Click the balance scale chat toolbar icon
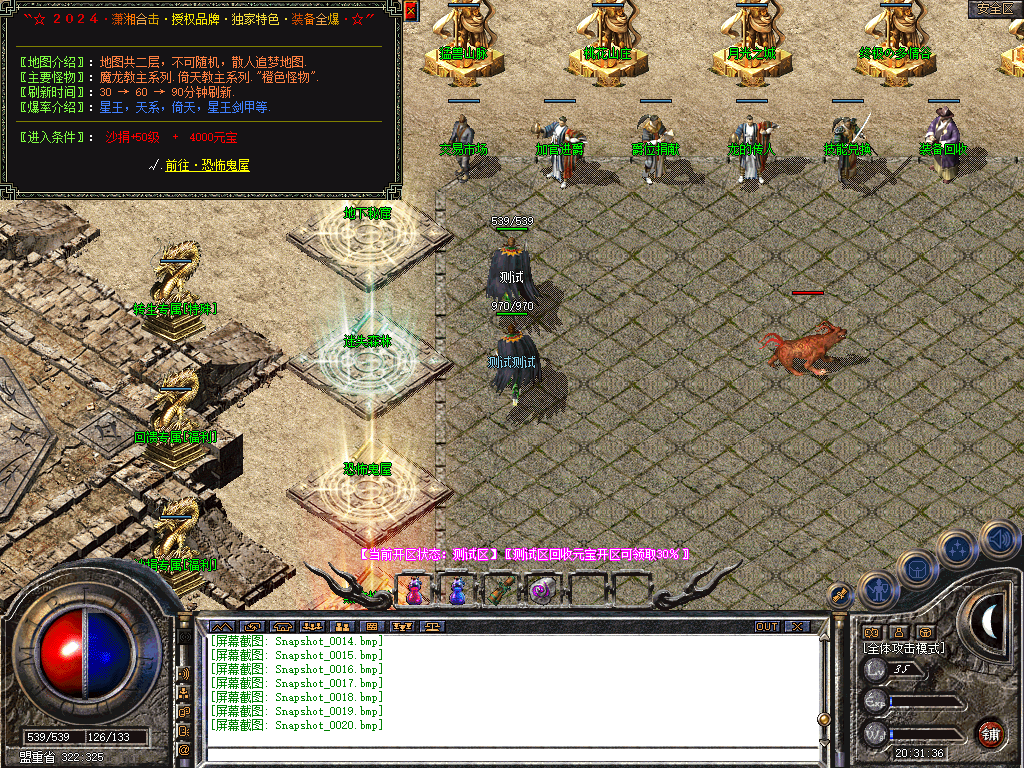 432,627
